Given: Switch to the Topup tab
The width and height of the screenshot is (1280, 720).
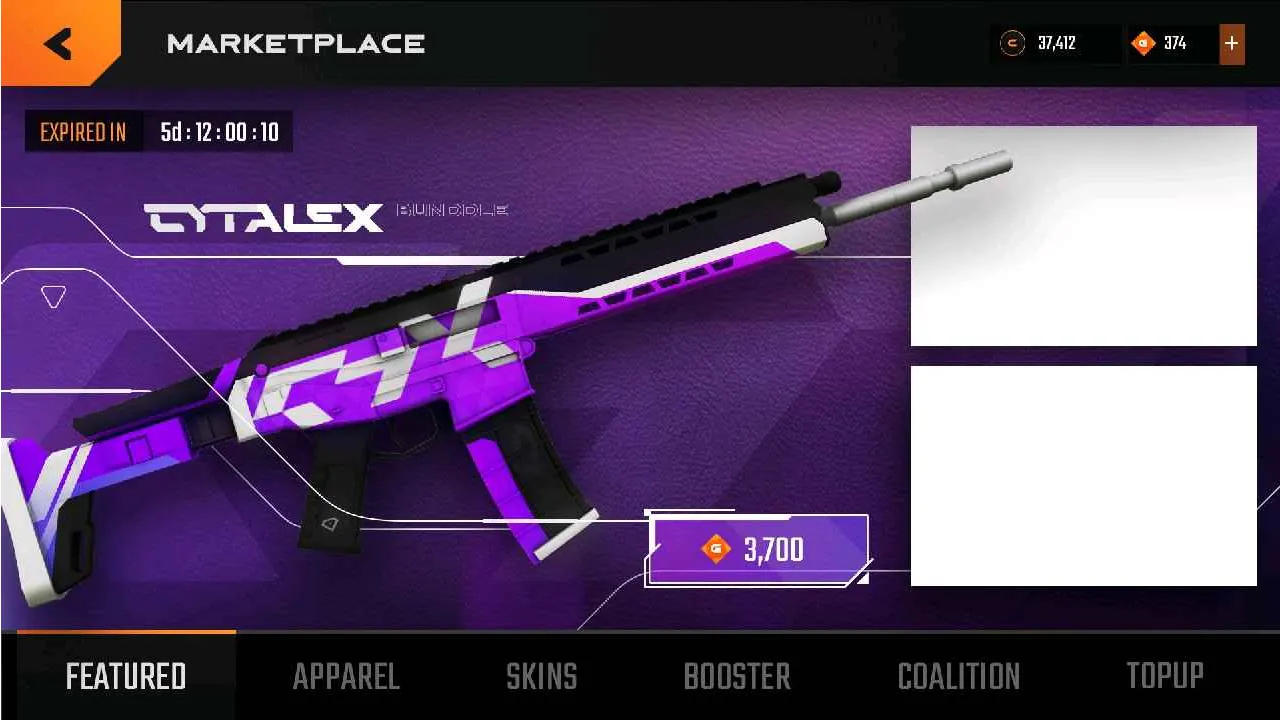Looking at the screenshot, I should click(x=1165, y=677).
